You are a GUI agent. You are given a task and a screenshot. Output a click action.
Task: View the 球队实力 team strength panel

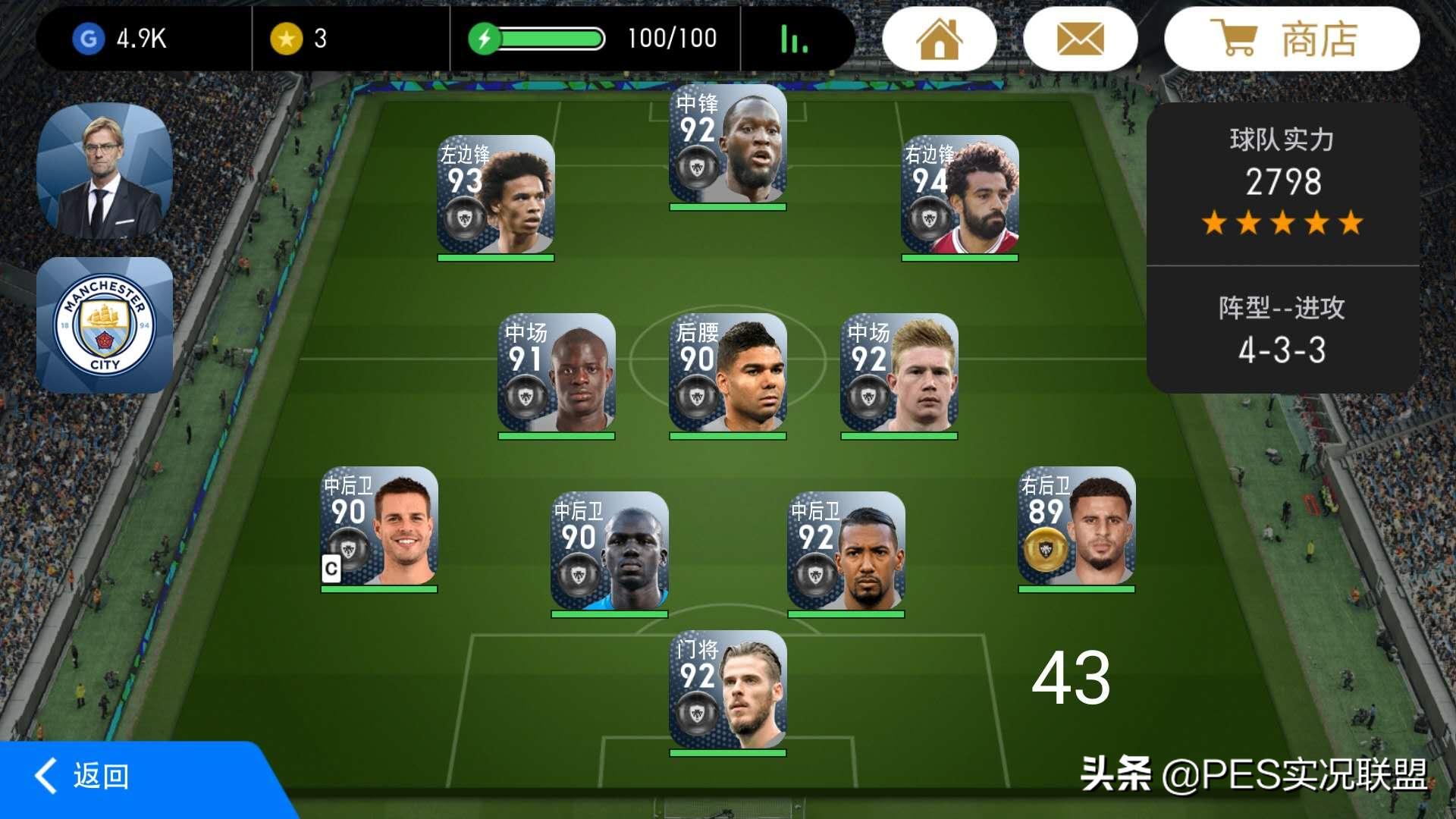pos(1282,184)
